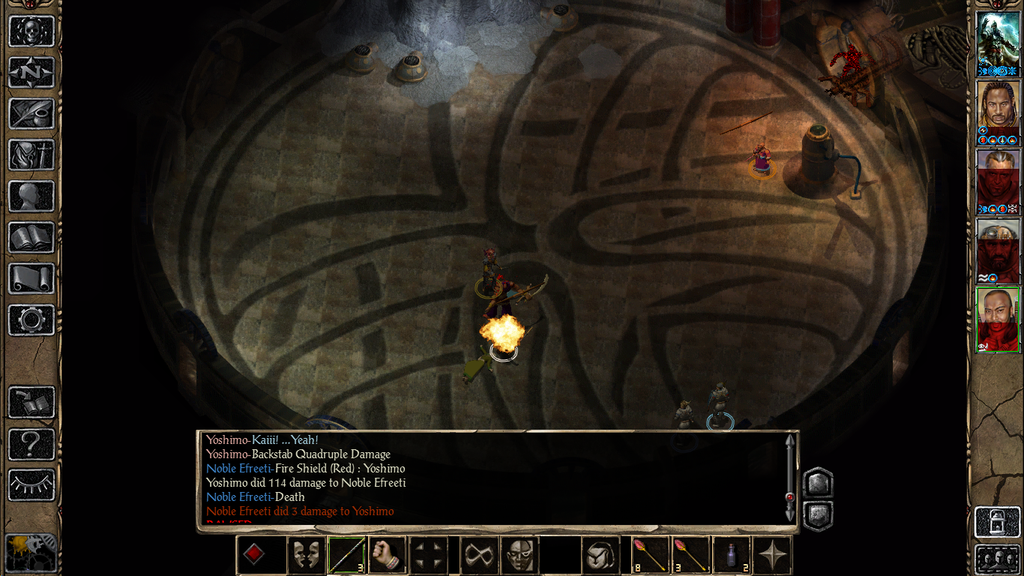This screenshot has width=1024, height=576.
Task: Toggle the eye button on the left sidebar
Action: coord(31,485)
